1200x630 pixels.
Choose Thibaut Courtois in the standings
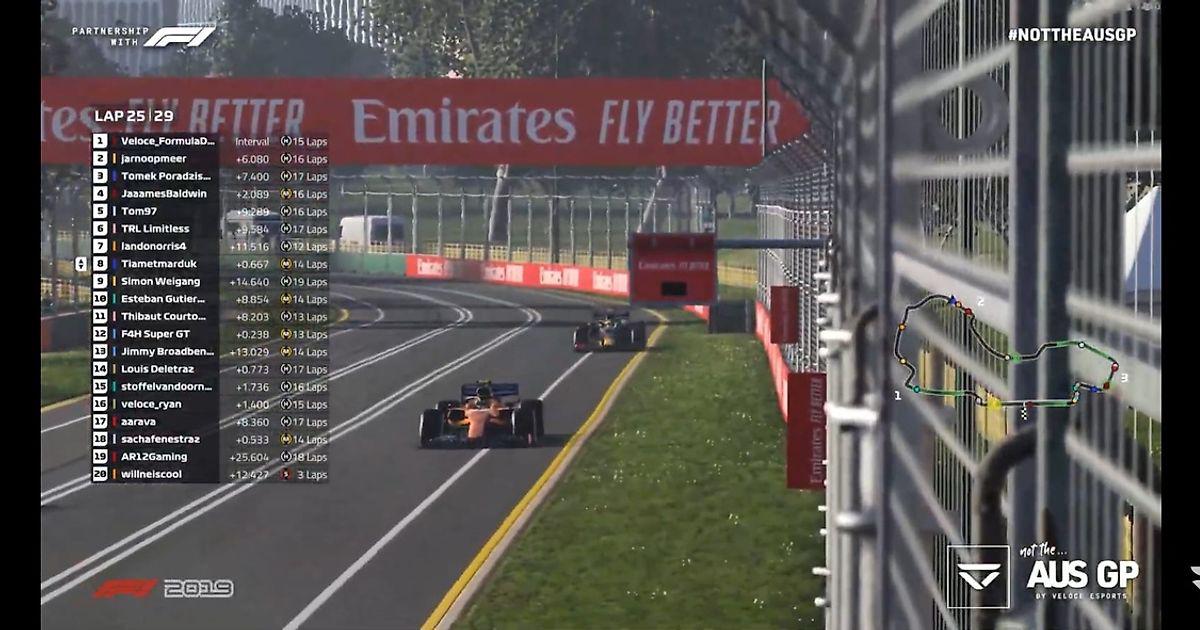[x=164, y=316]
